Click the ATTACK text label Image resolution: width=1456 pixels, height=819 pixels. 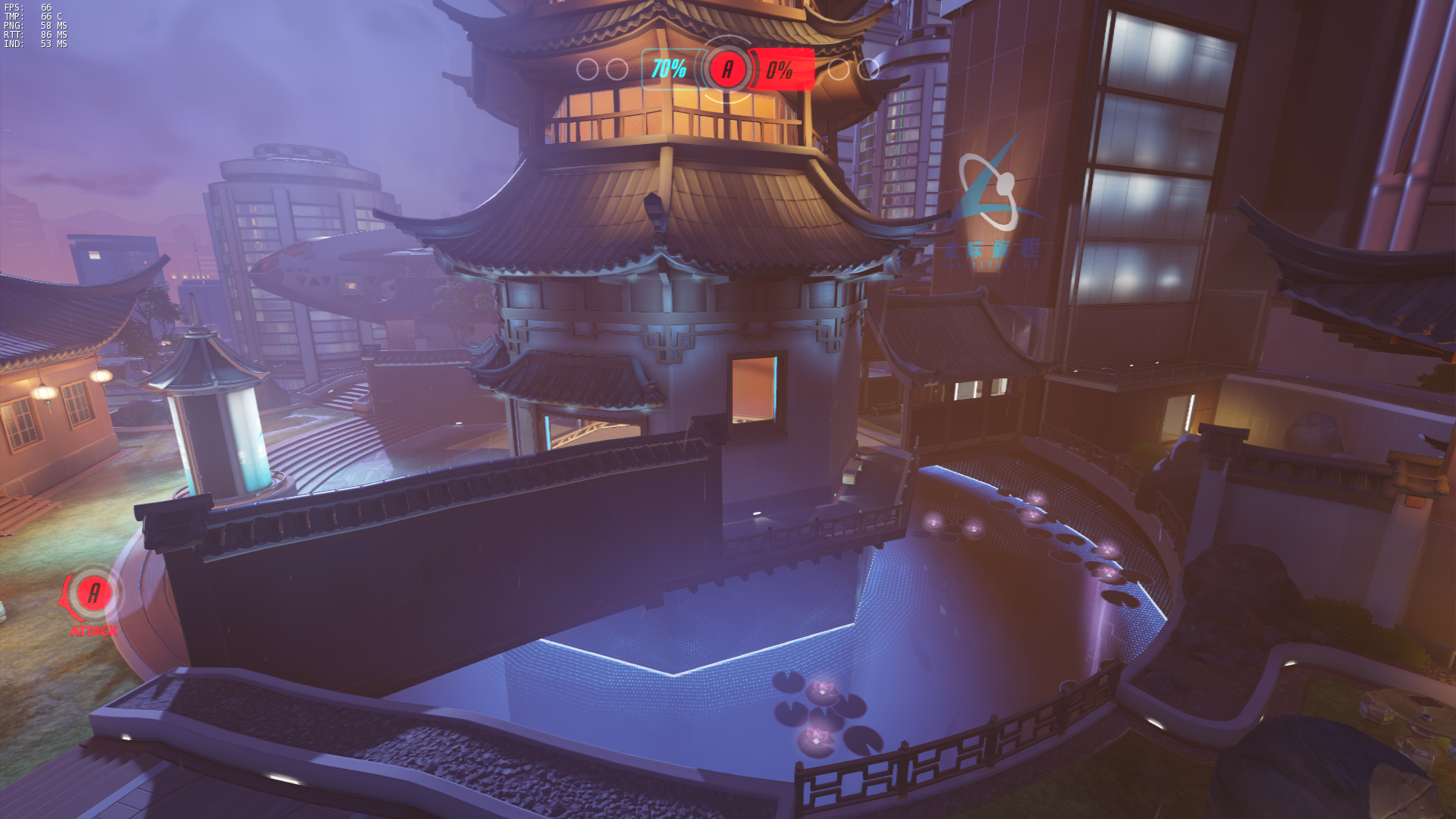(93, 630)
